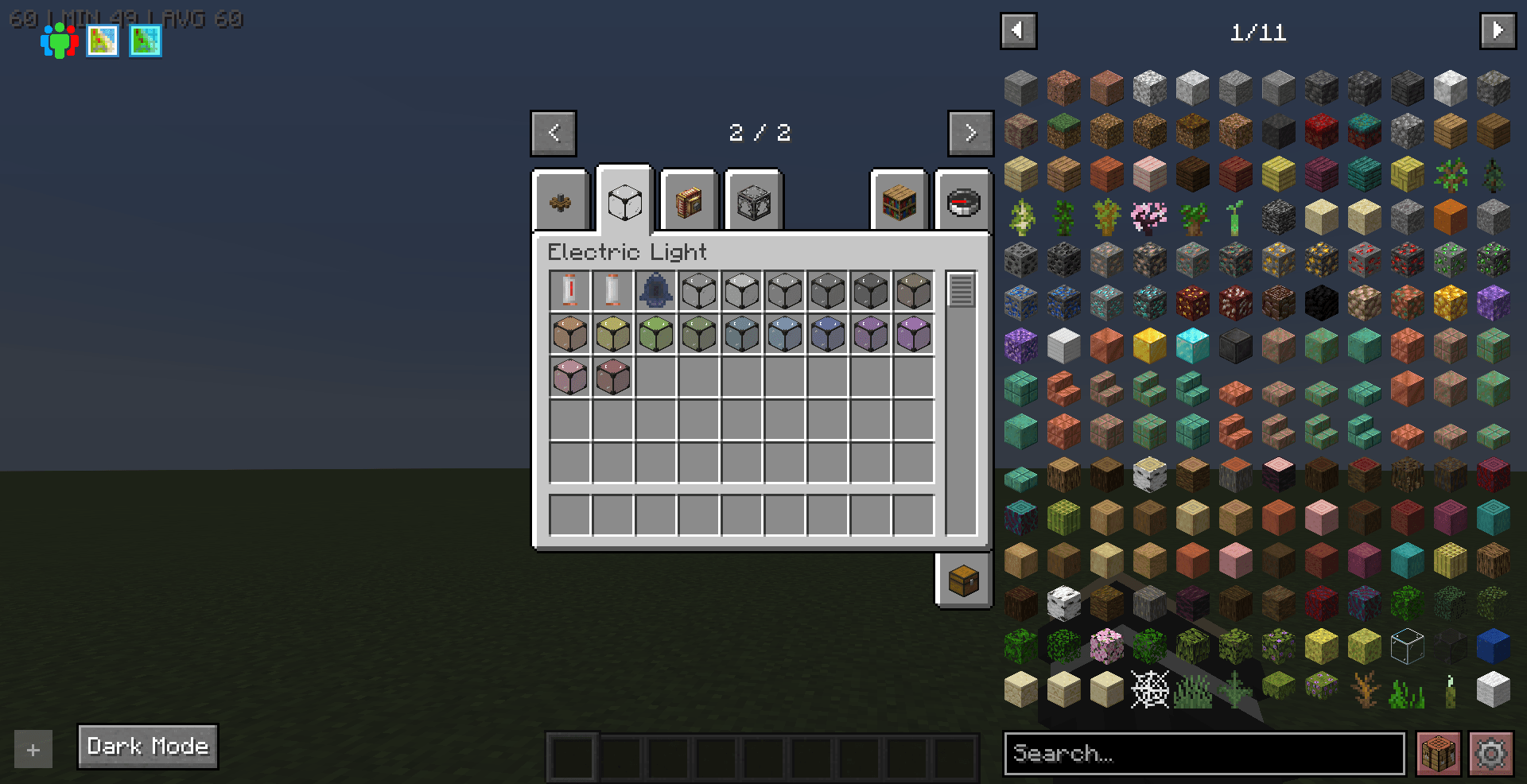Go to the previous recipe page
1527x784 pixels.
[x=553, y=133]
